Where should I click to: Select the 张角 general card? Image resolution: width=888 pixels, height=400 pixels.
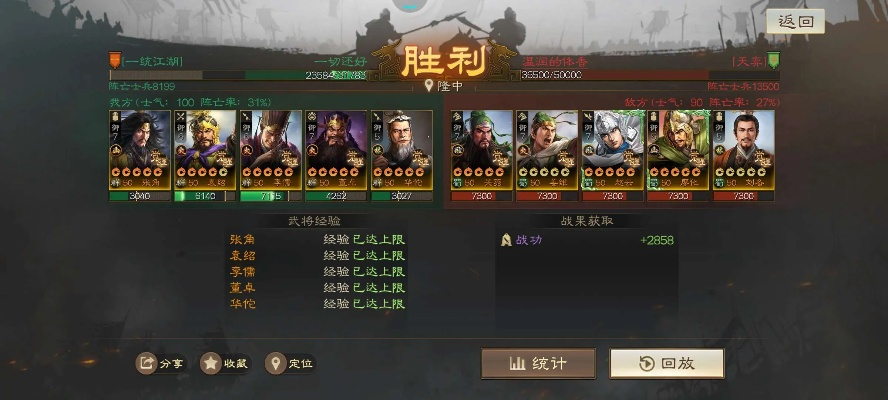pyautogui.click(x=140, y=150)
